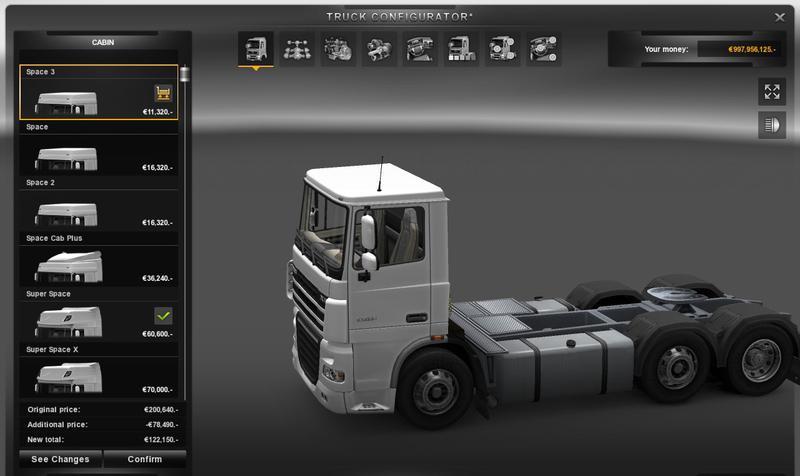
Task: Choose the Super Space cabin
Action: click(85, 320)
